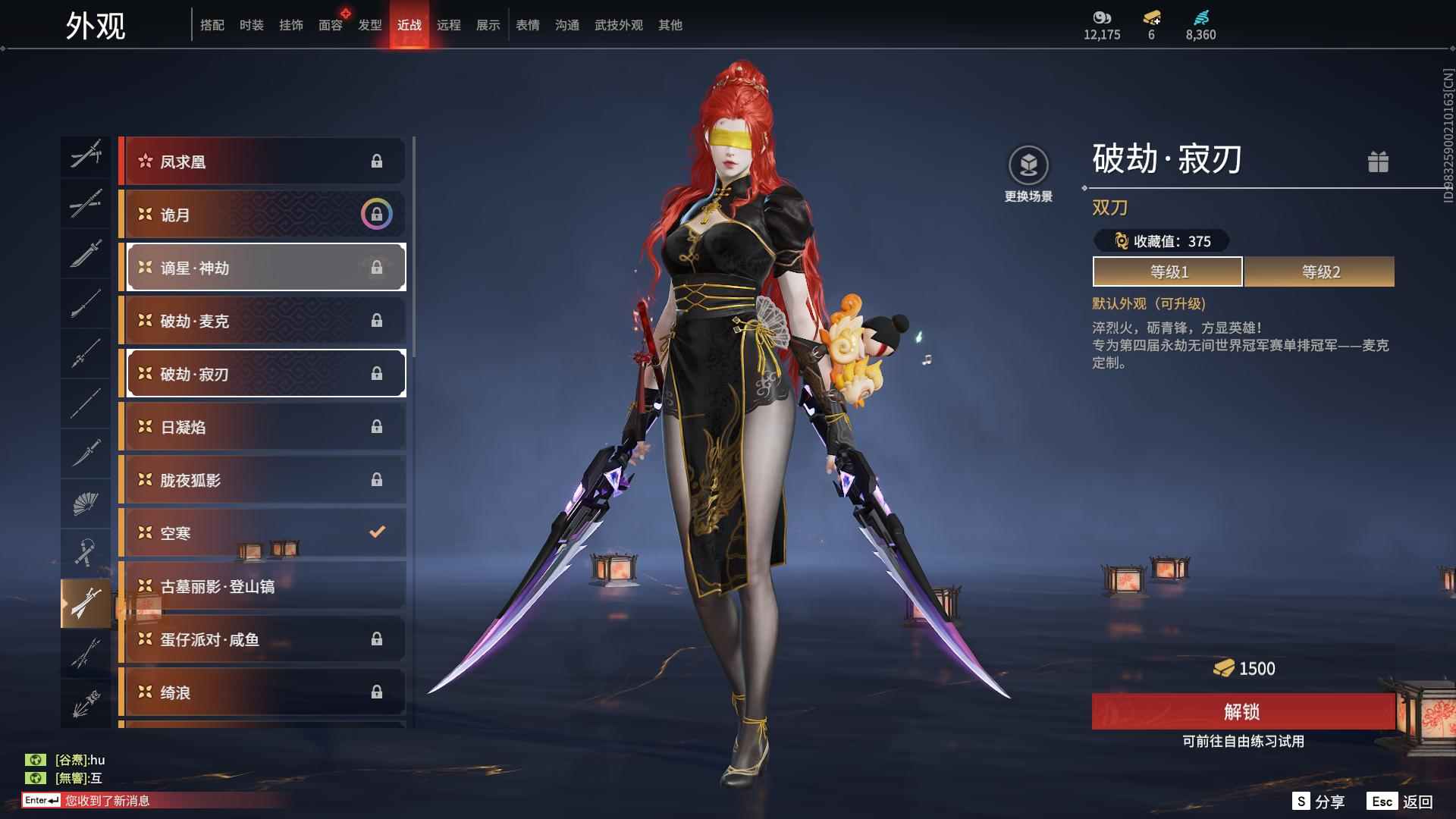The height and width of the screenshot is (819, 1456).
Task: Choose the 凤求凰 weapon skin
Action: (263, 162)
